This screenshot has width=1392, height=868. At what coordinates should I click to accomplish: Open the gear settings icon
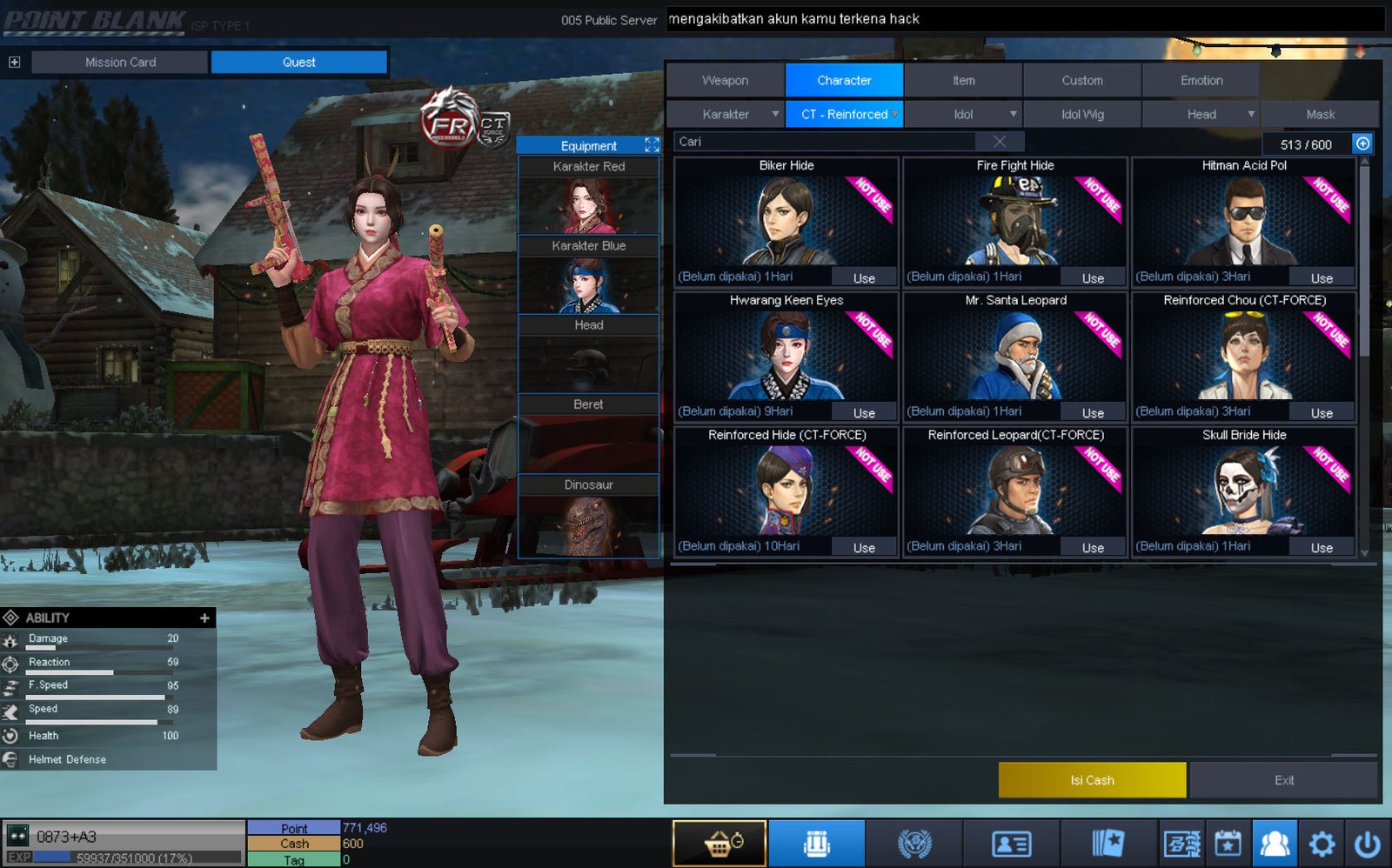pos(1321,844)
